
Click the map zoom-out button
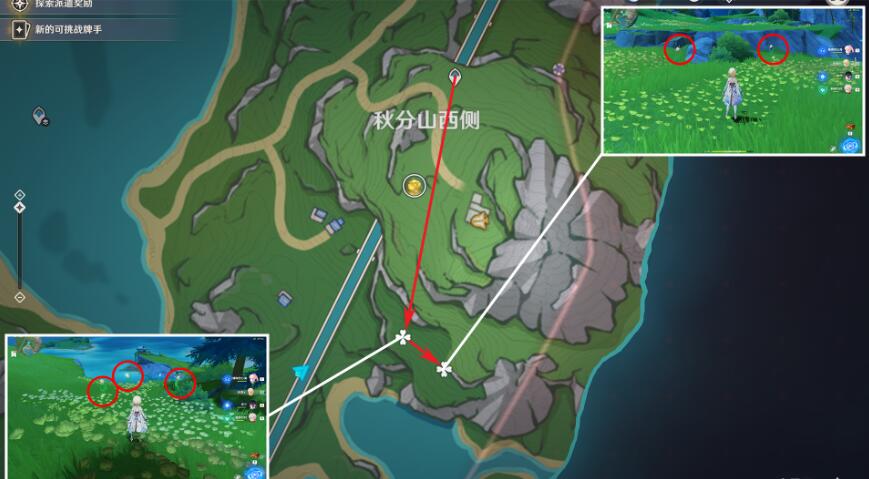[20, 297]
